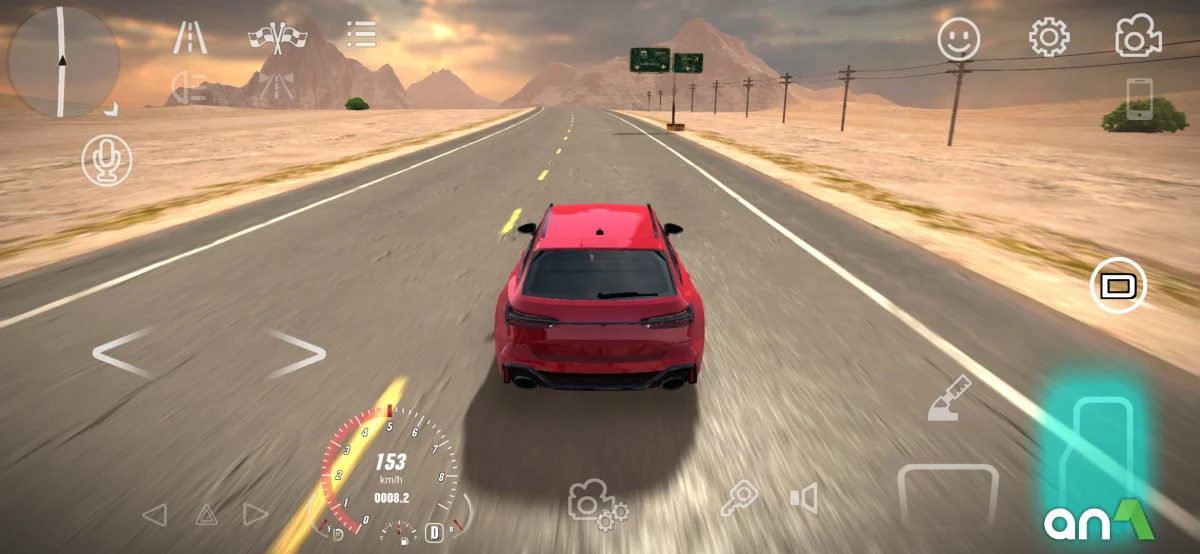Open the camera settings icon

coord(597,503)
